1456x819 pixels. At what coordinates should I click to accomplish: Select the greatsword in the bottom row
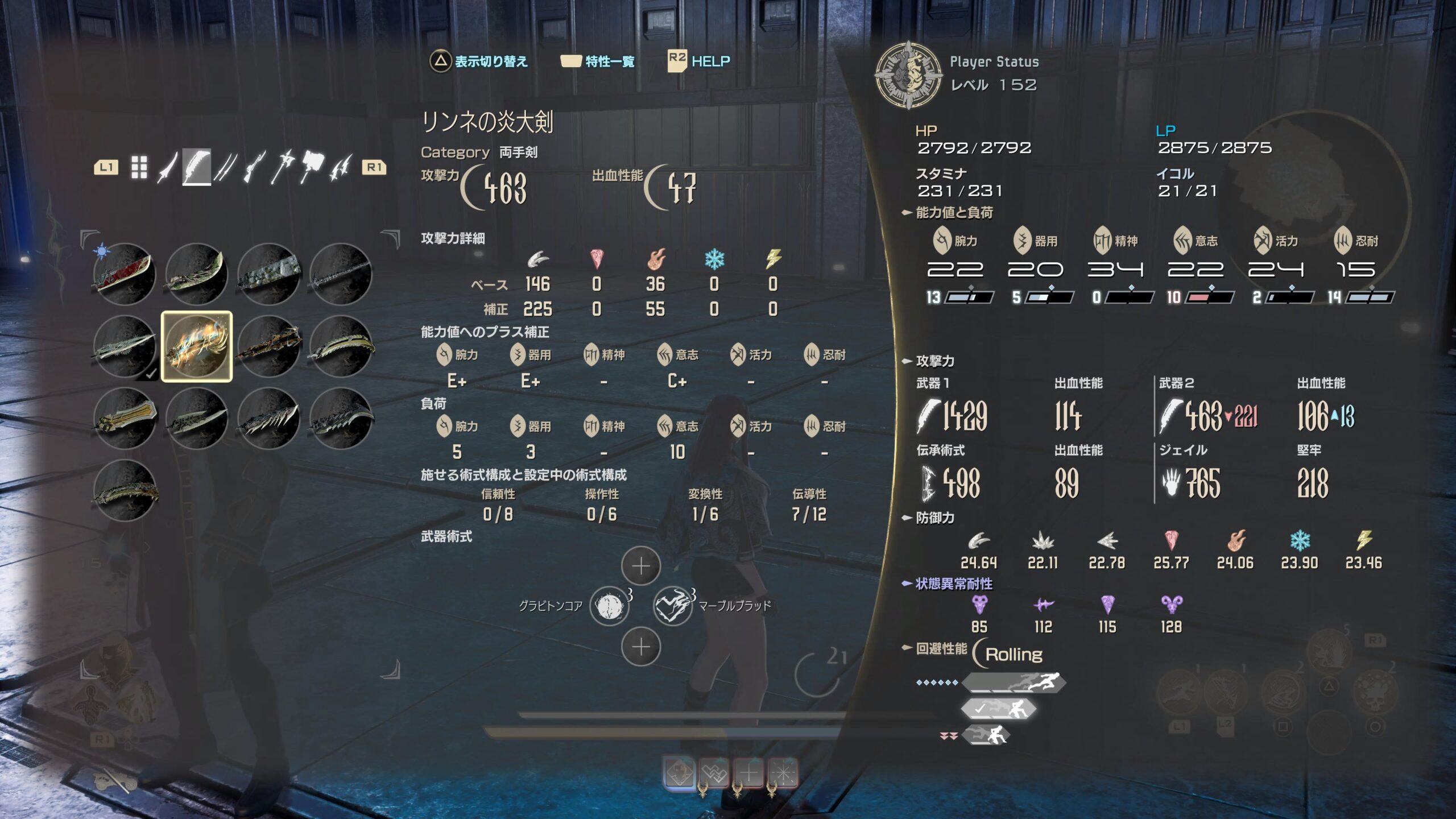(x=125, y=491)
